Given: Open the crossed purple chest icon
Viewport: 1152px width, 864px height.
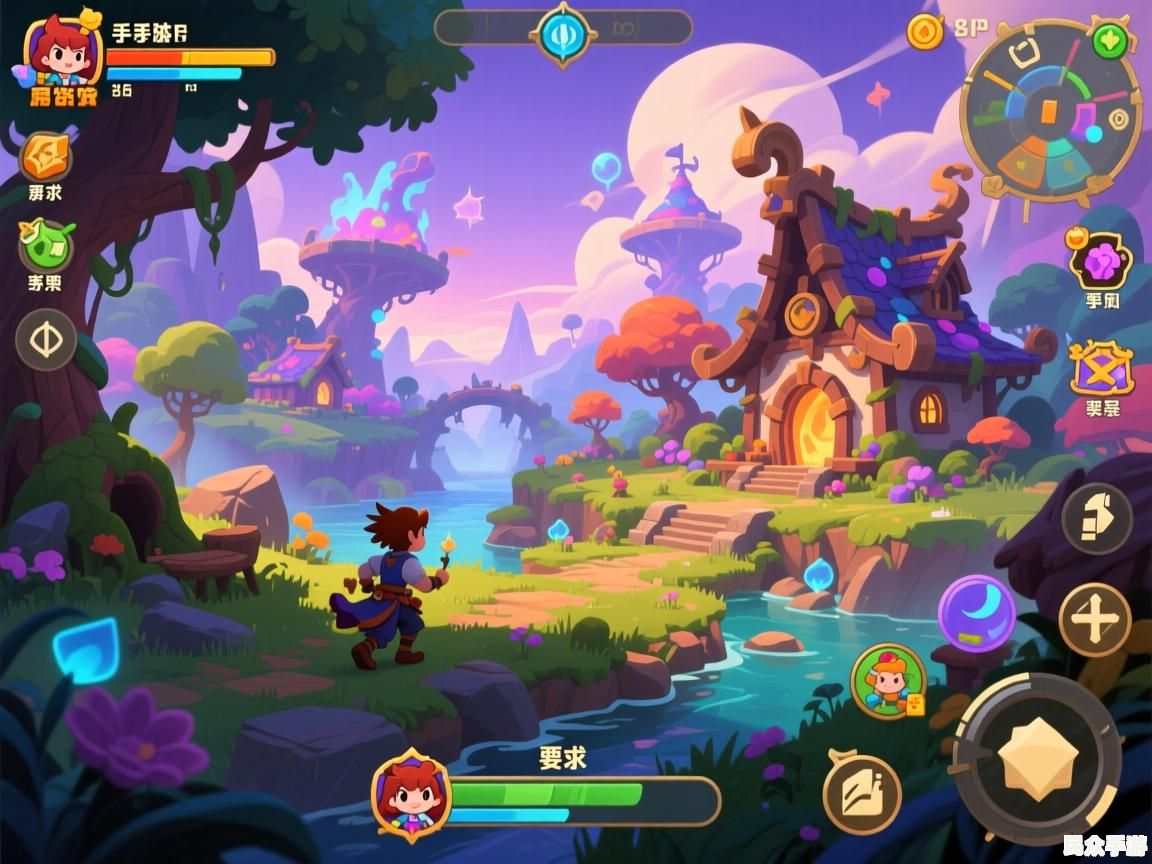Looking at the screenshot, I should pyautogui.click(x=1101, y=370).
